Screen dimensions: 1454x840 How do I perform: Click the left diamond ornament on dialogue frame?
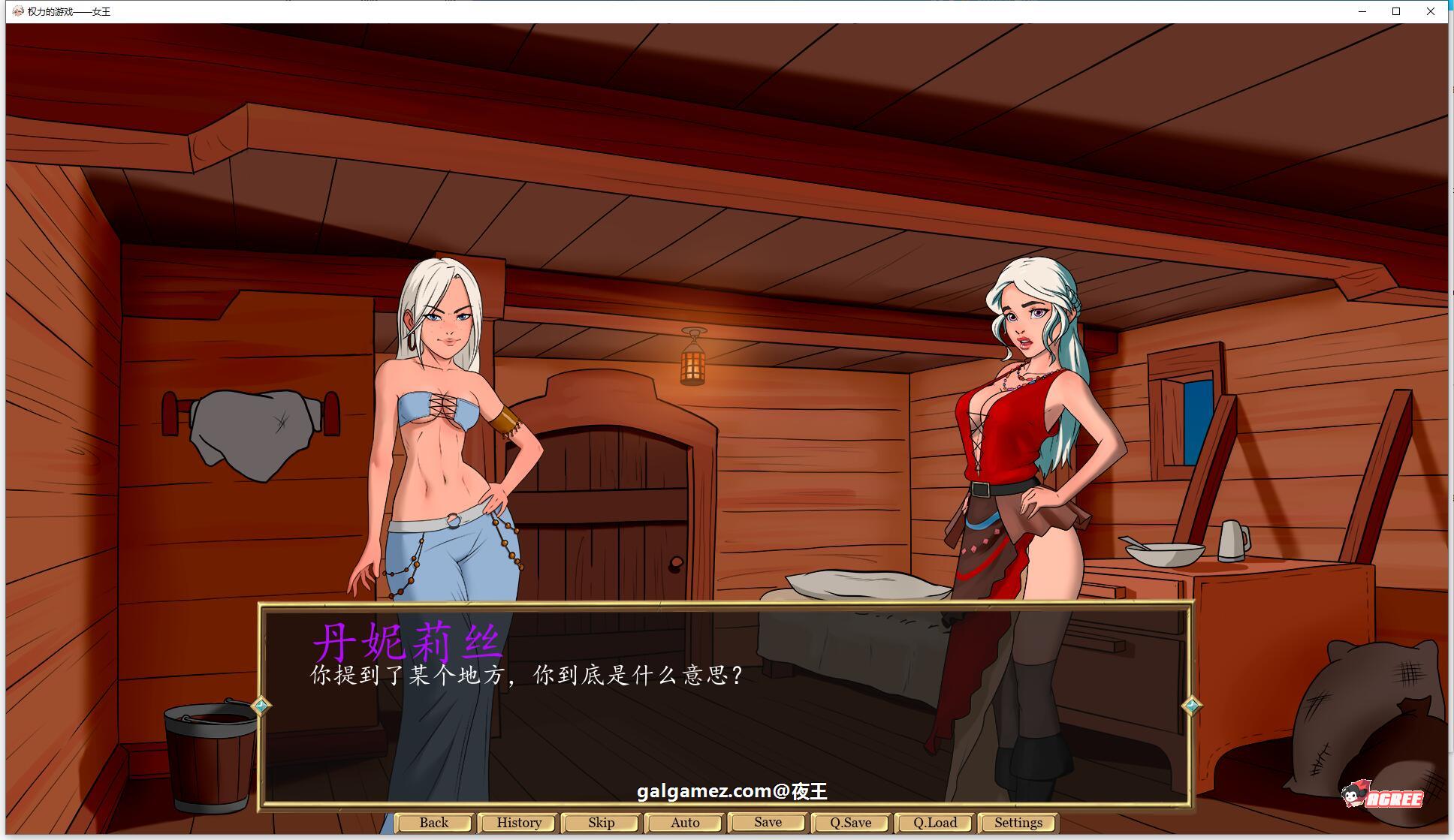261,705
